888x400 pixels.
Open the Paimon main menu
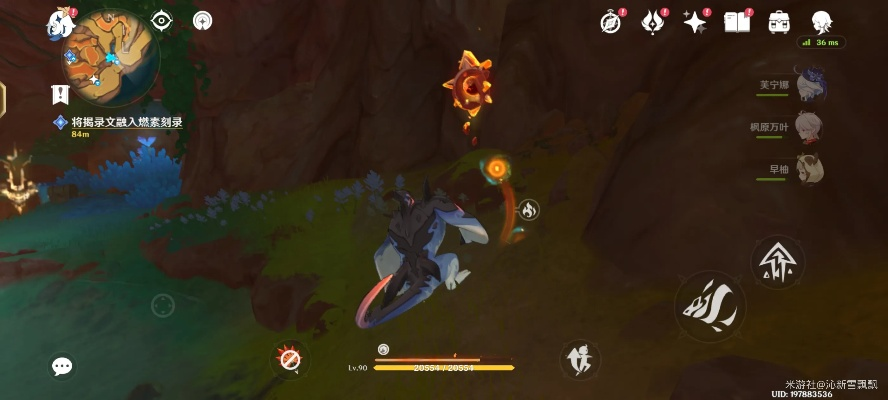[x=61, y=24]
